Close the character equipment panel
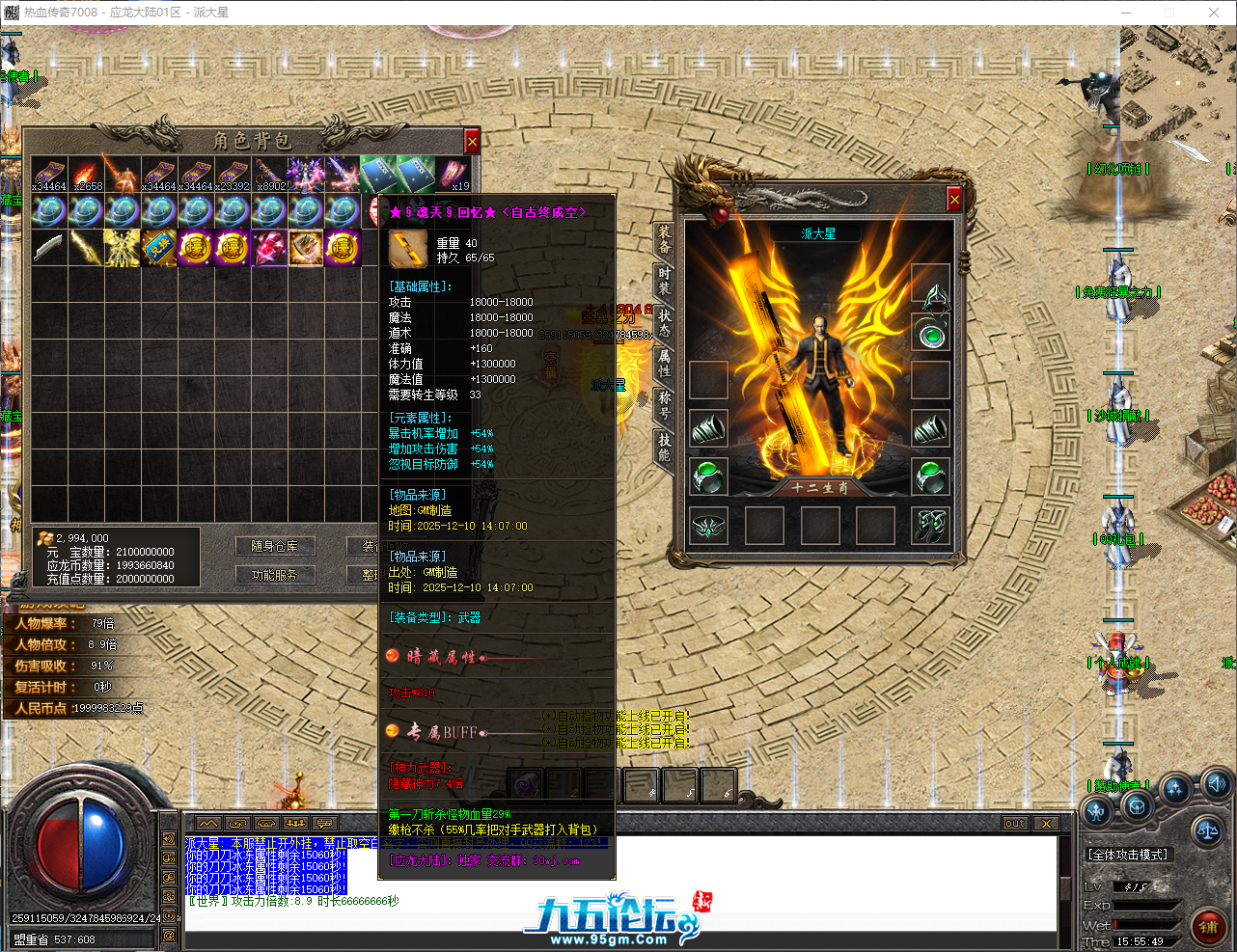1237x952 pixels. point(953,199)
